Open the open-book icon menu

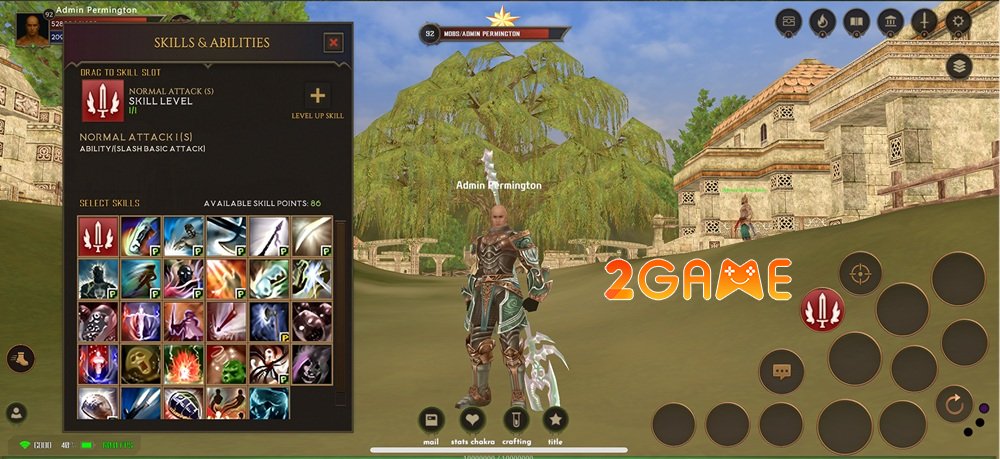click(856, 20)
